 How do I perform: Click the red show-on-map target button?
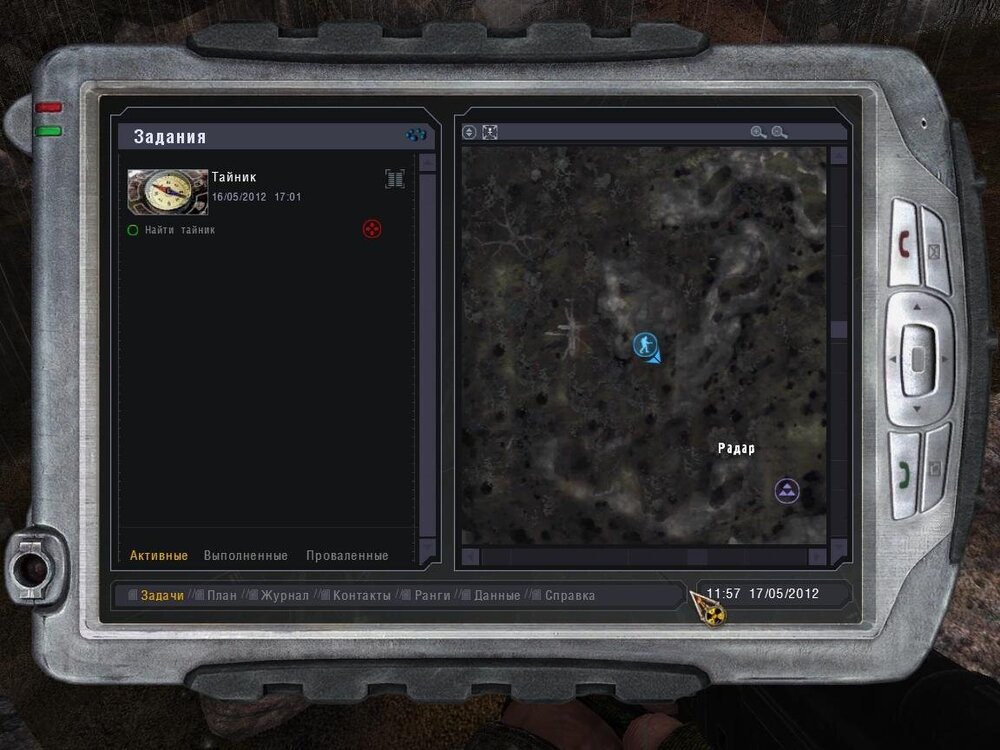click(371, 230)
